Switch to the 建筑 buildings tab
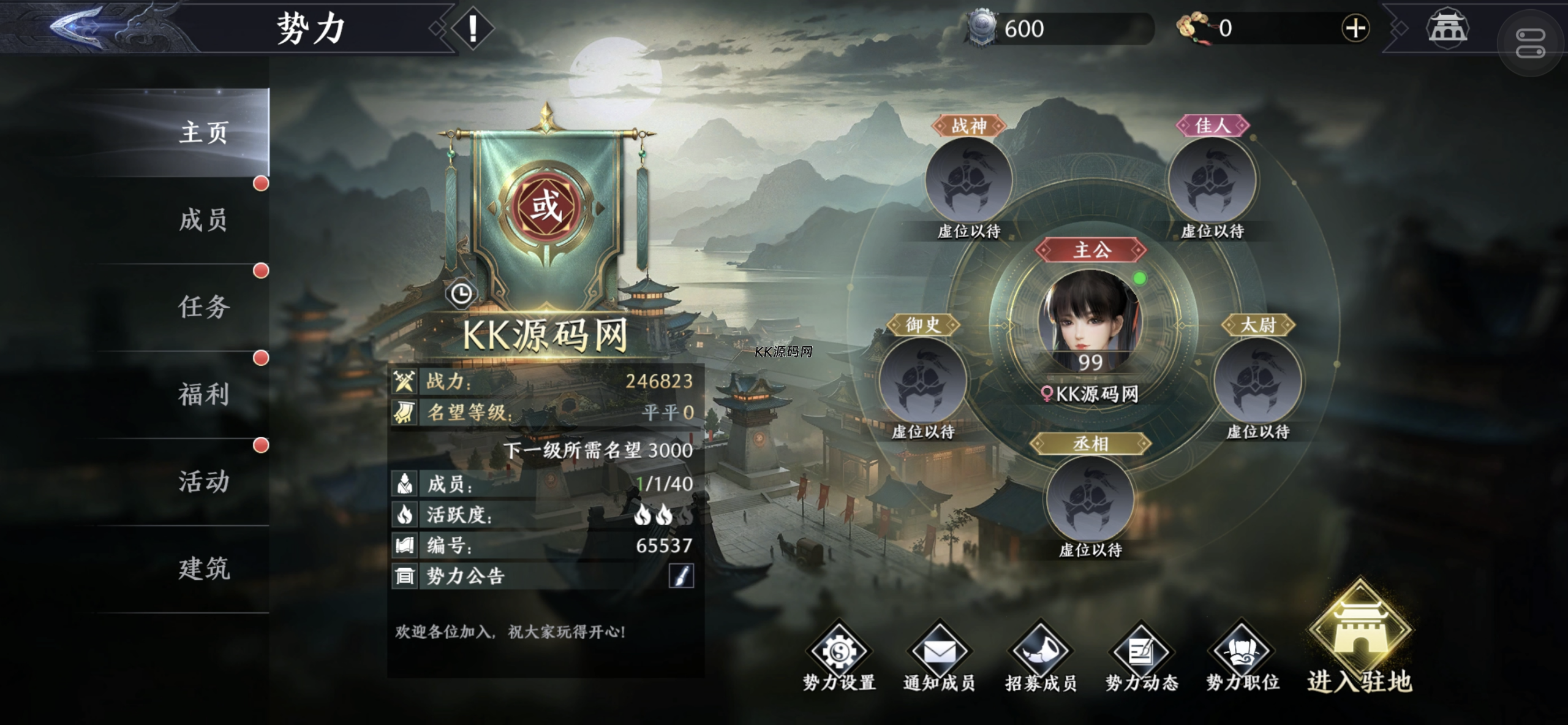The height and width of the screenshot is (725, 1568). point(203,569)
